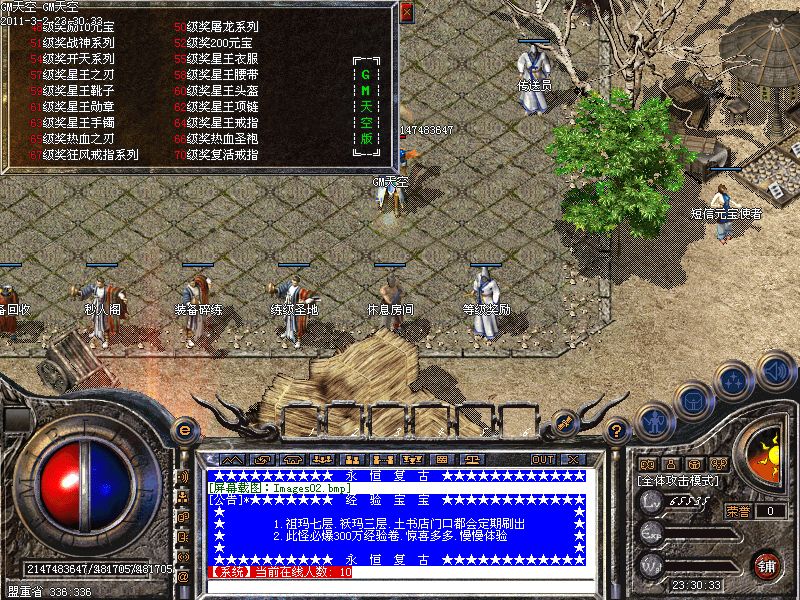
Task: Select the 60级奖星王头盔 reward option
Action: pos(221,91)
